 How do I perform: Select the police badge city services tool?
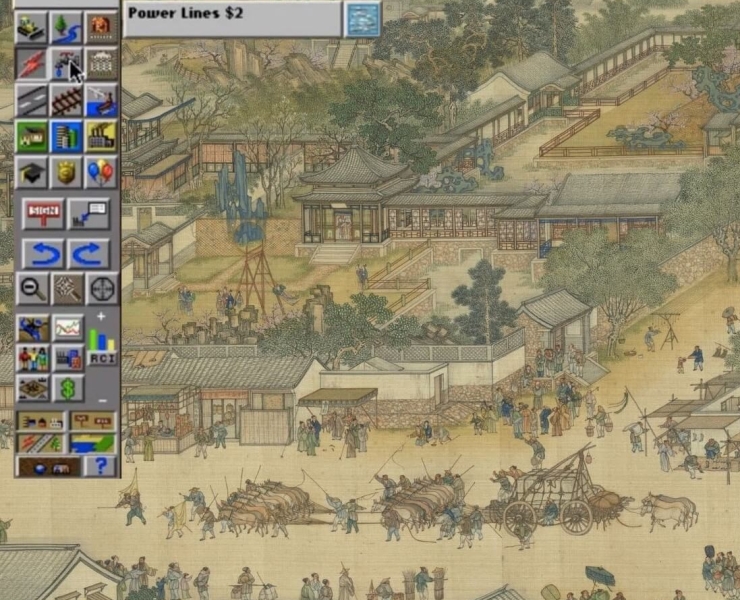pyautogui.click(x=66, y=172)
